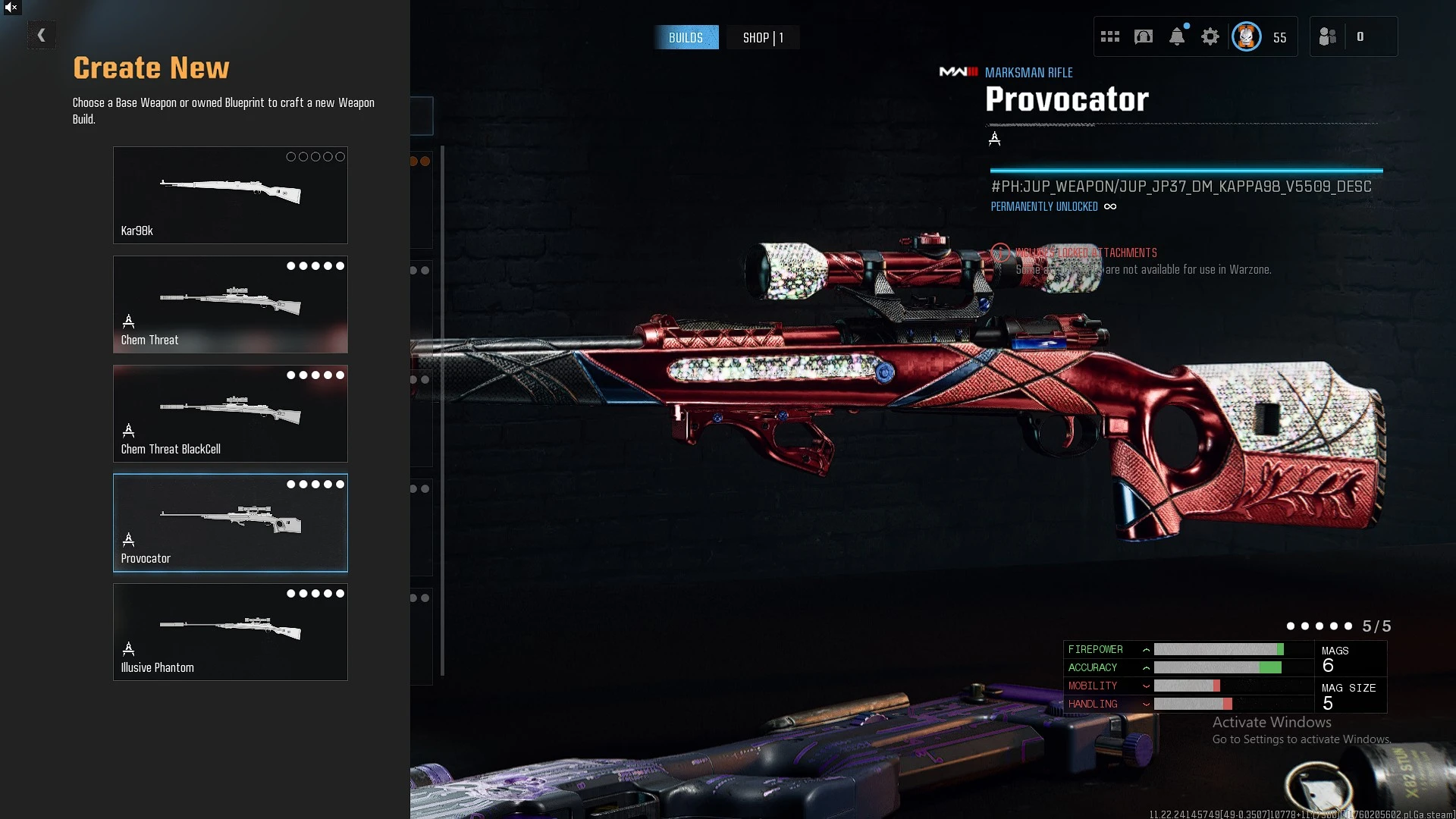The image size is (1456, 819).
Task: Open the social friends panel
Action: click(1328, 36)
